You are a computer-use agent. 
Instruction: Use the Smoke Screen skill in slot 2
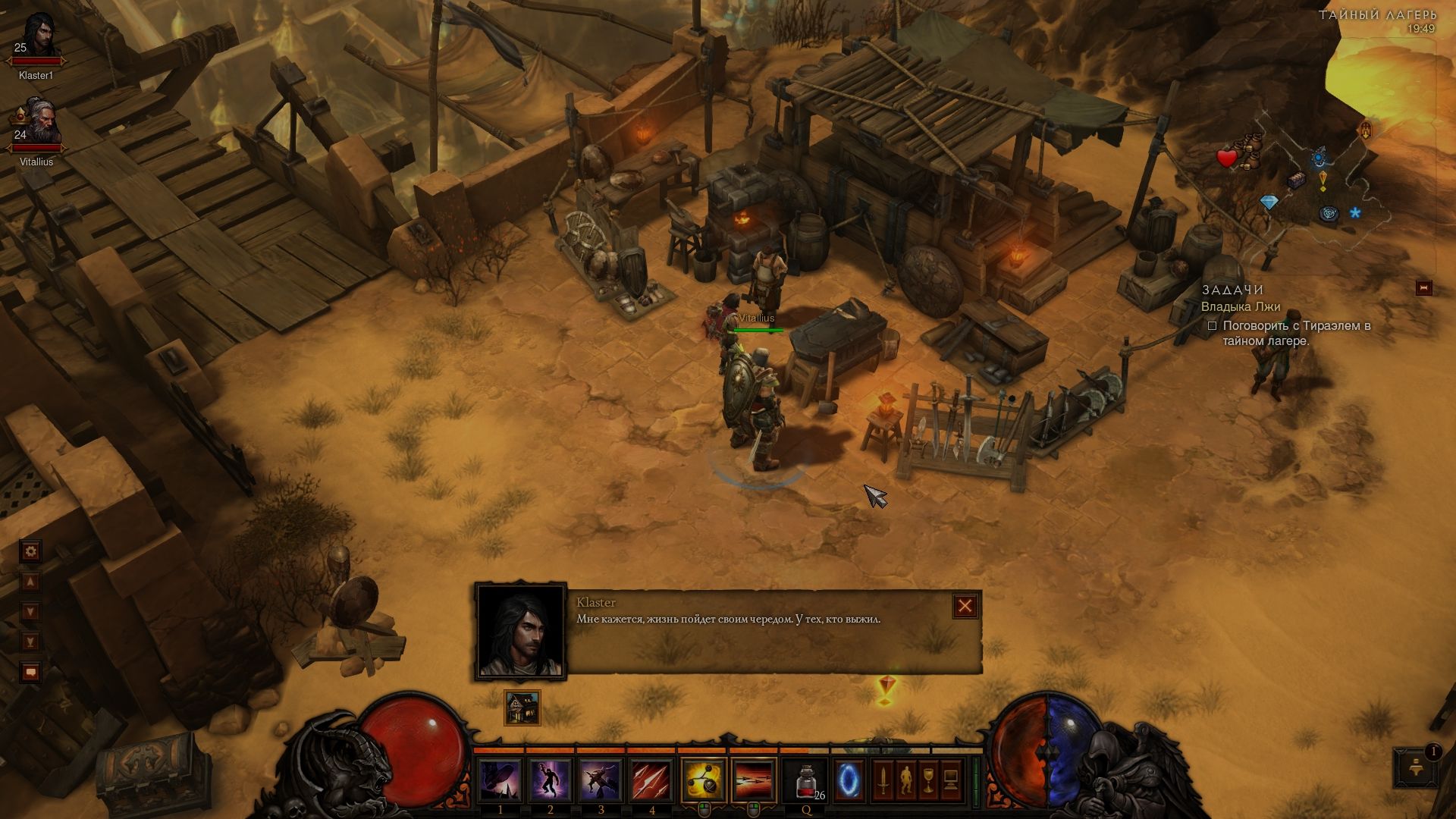pos(551,780)
